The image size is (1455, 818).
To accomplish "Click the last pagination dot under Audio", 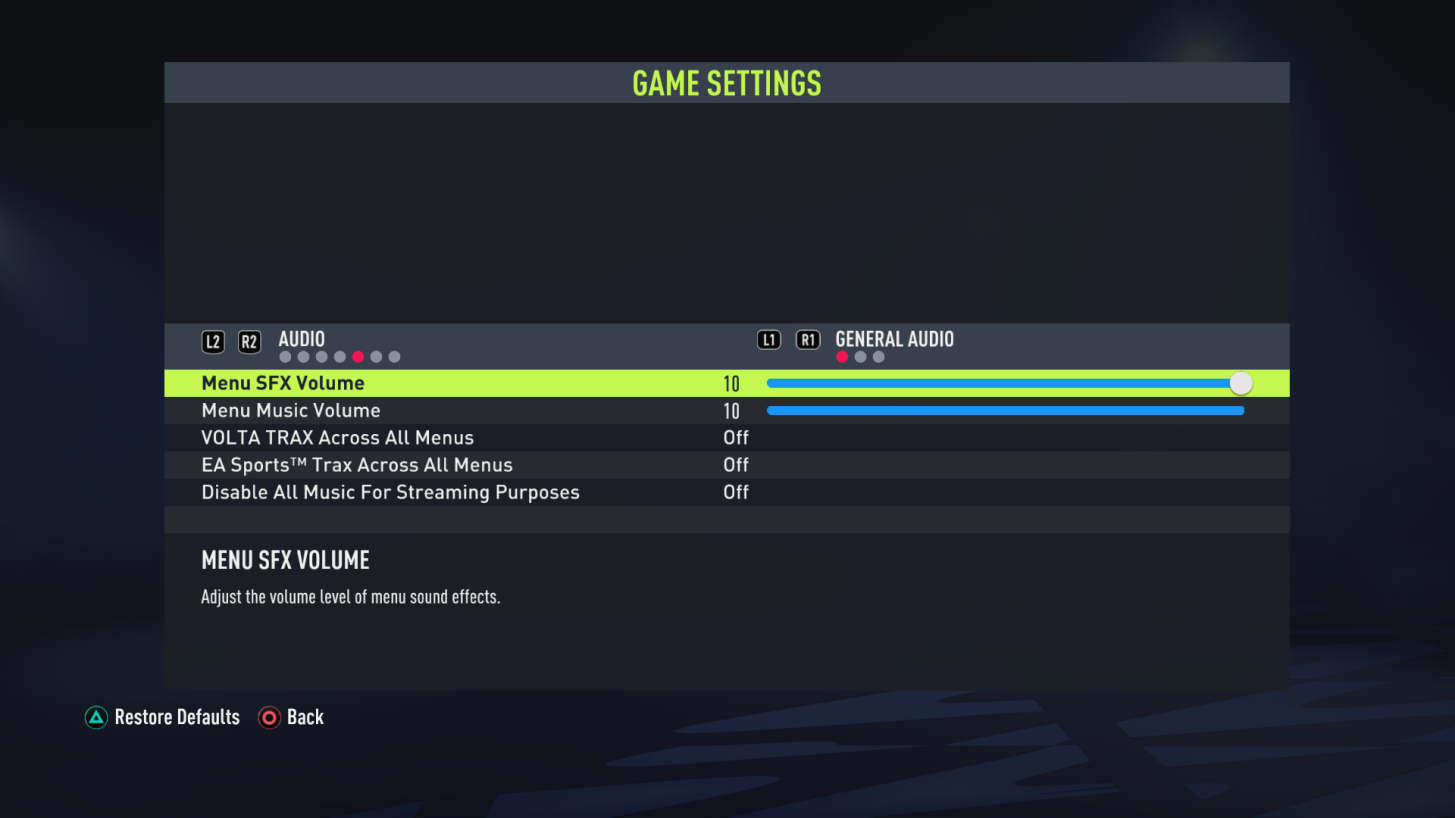I will 394,356.
